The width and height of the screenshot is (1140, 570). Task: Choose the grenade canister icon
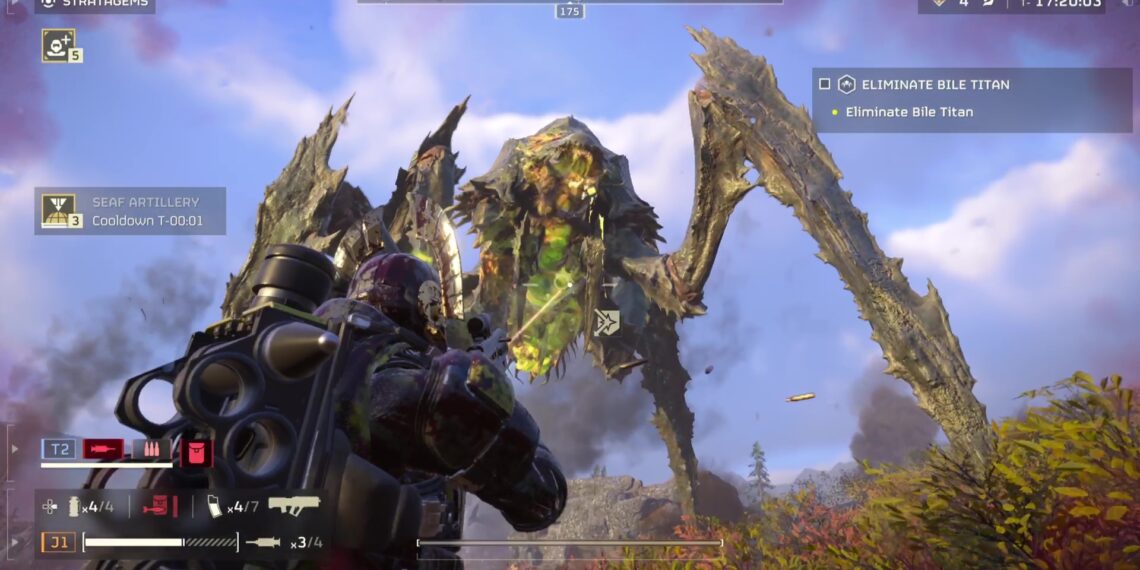[73, 507]
